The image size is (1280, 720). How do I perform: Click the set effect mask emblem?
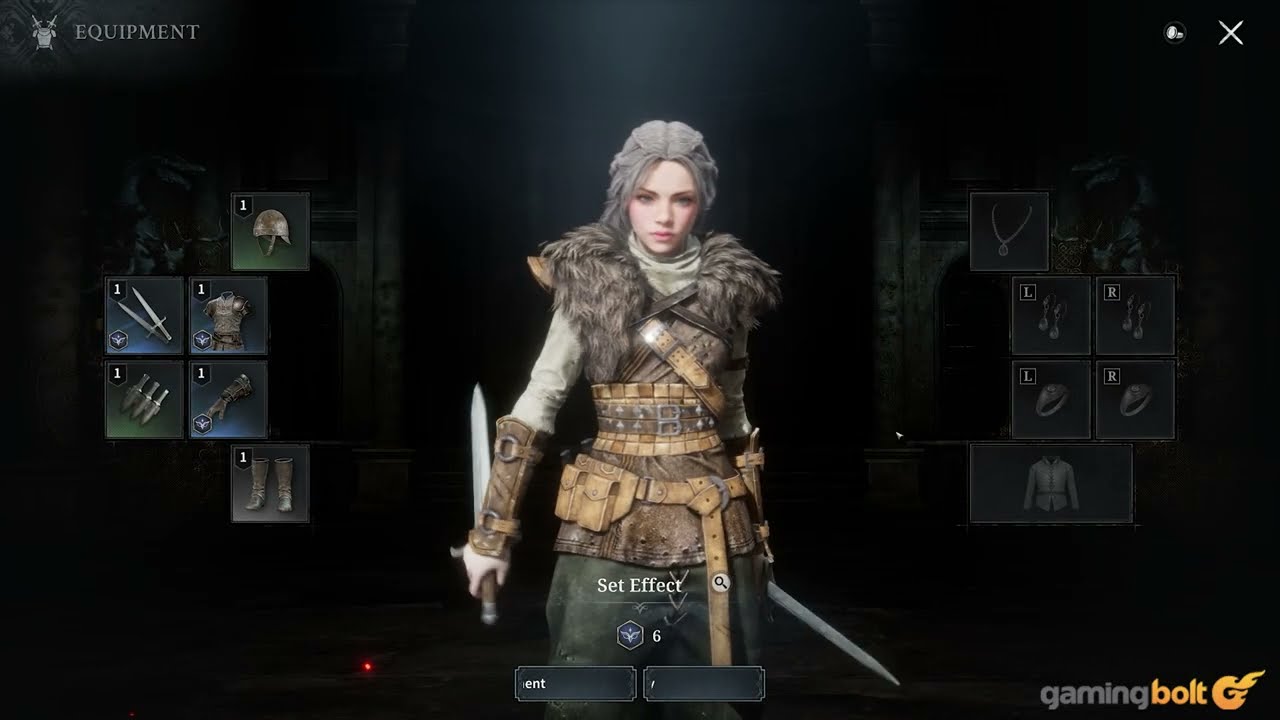click(x=630, y=635)
